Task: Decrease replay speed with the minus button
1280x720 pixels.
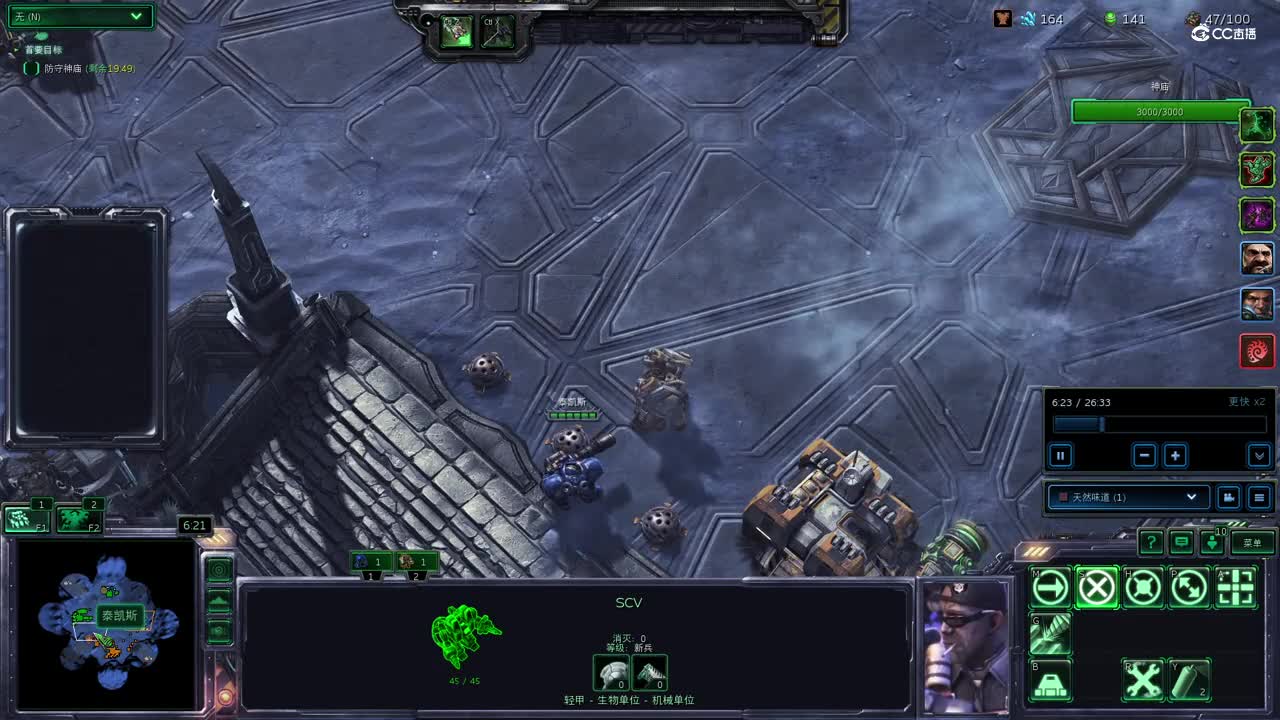Action: [1143, 455]
